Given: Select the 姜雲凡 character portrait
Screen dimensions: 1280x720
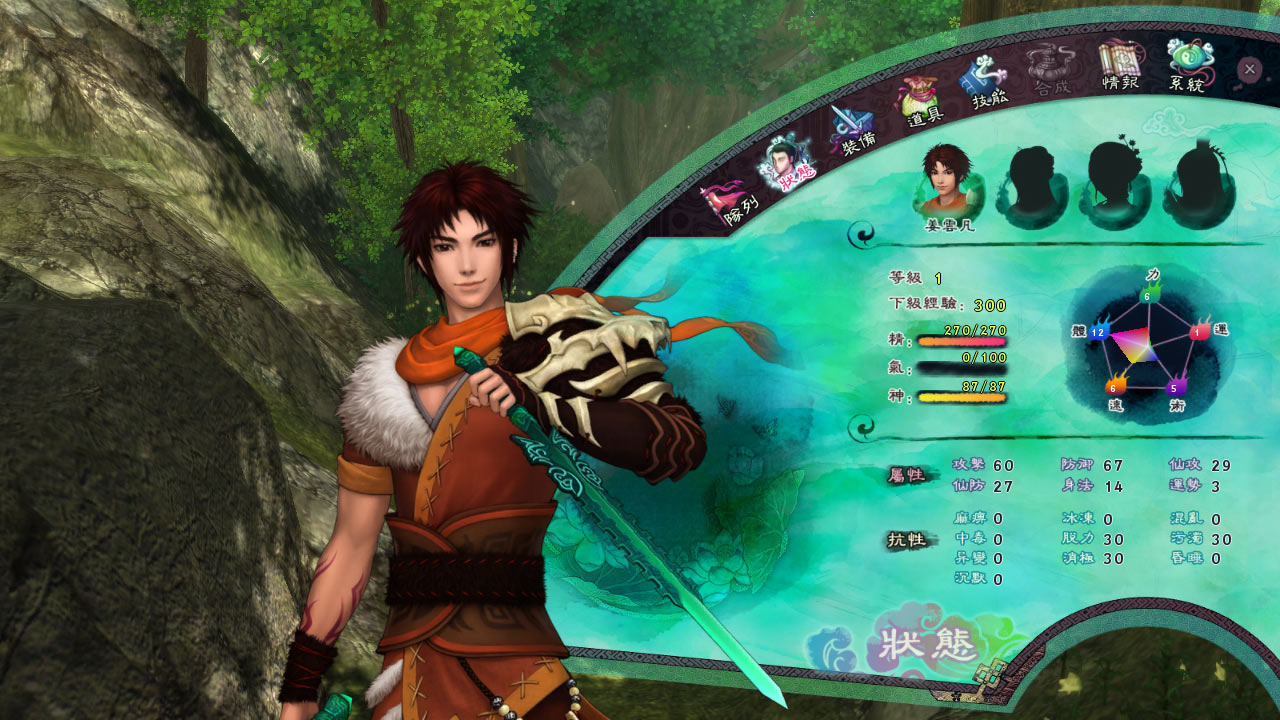Looking at the screenshot, I should tap(949, 182).
